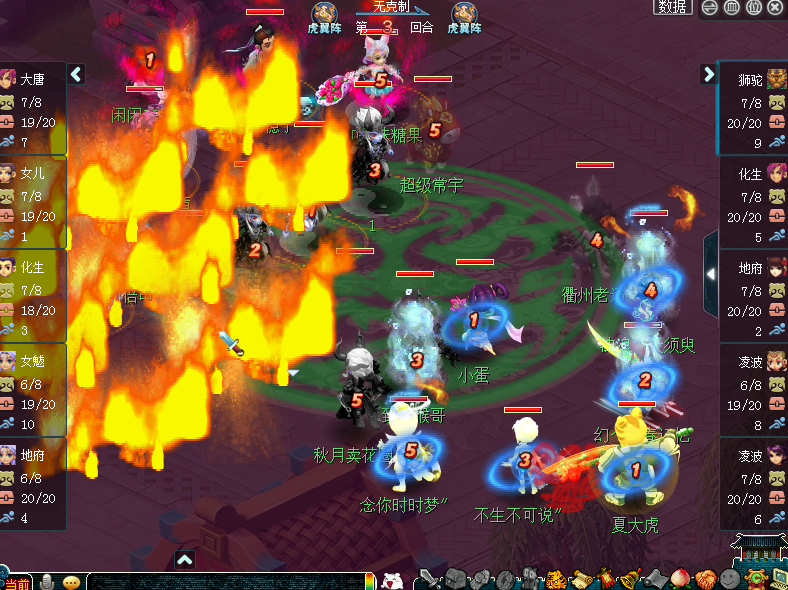The image size is (788, 590).
Task: Open the 数据 battle data panel
Action: (x=673, y=7)
